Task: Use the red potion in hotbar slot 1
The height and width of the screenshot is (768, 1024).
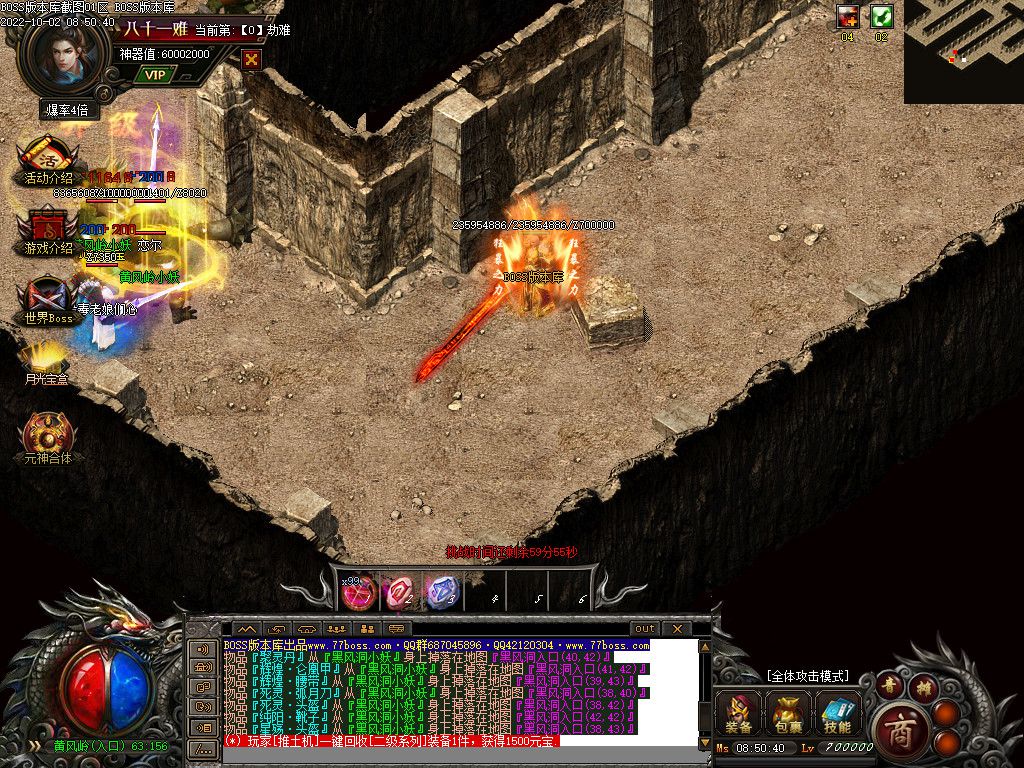Action: tap(358, 592)
